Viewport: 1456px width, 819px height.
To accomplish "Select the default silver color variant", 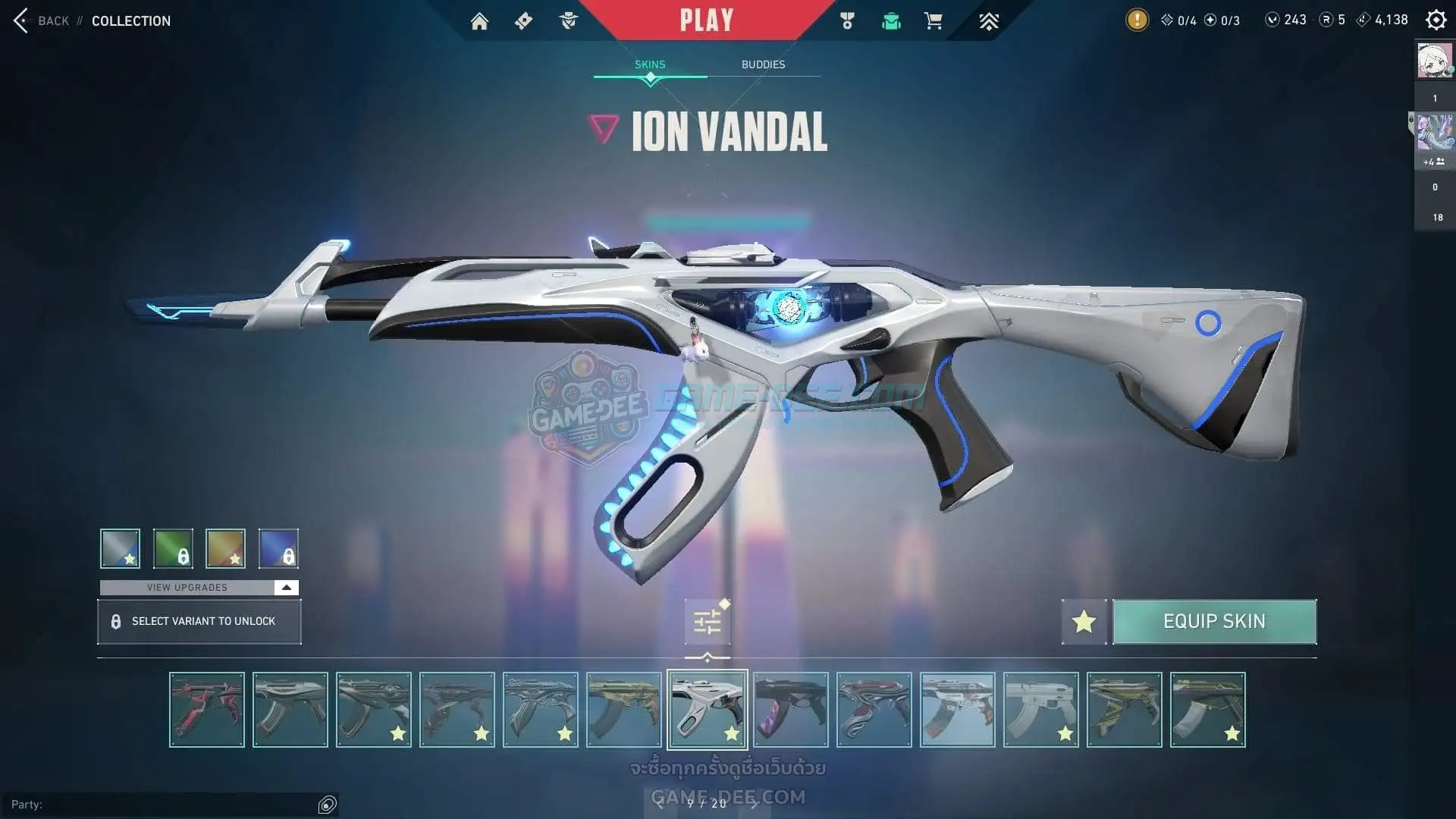I will coord(121,548).
